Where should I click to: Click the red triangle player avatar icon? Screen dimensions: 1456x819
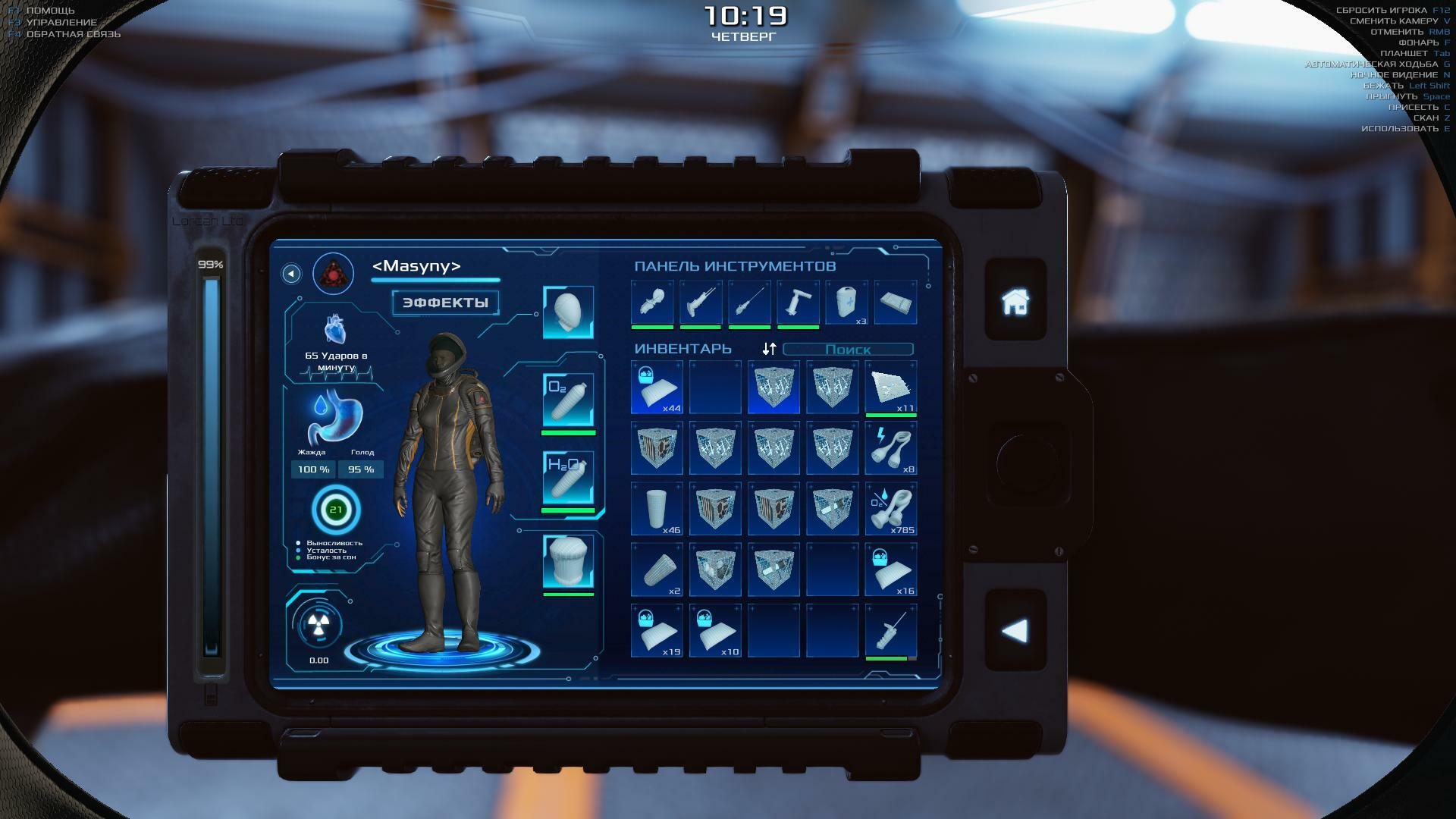click(x=333, y=274)
